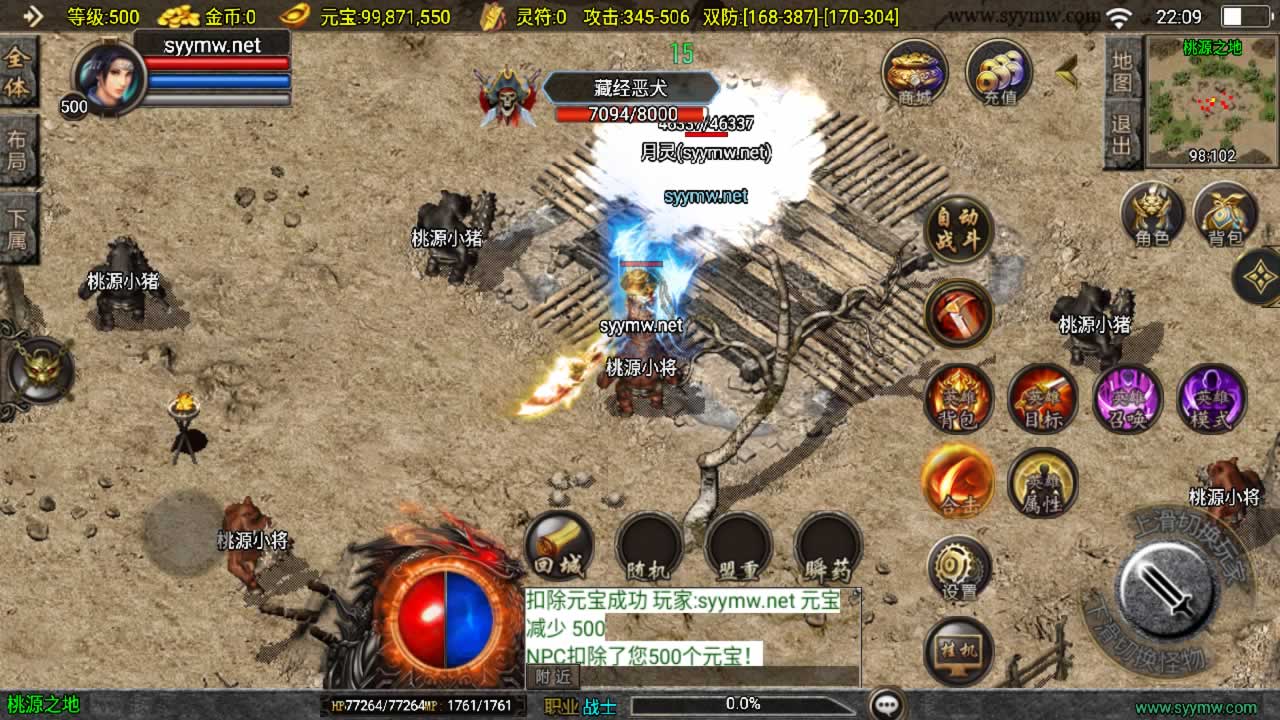View the 英雄属性 hero attributes
The width and height of the screenshot is (1280, 720).
point(1042,481)
